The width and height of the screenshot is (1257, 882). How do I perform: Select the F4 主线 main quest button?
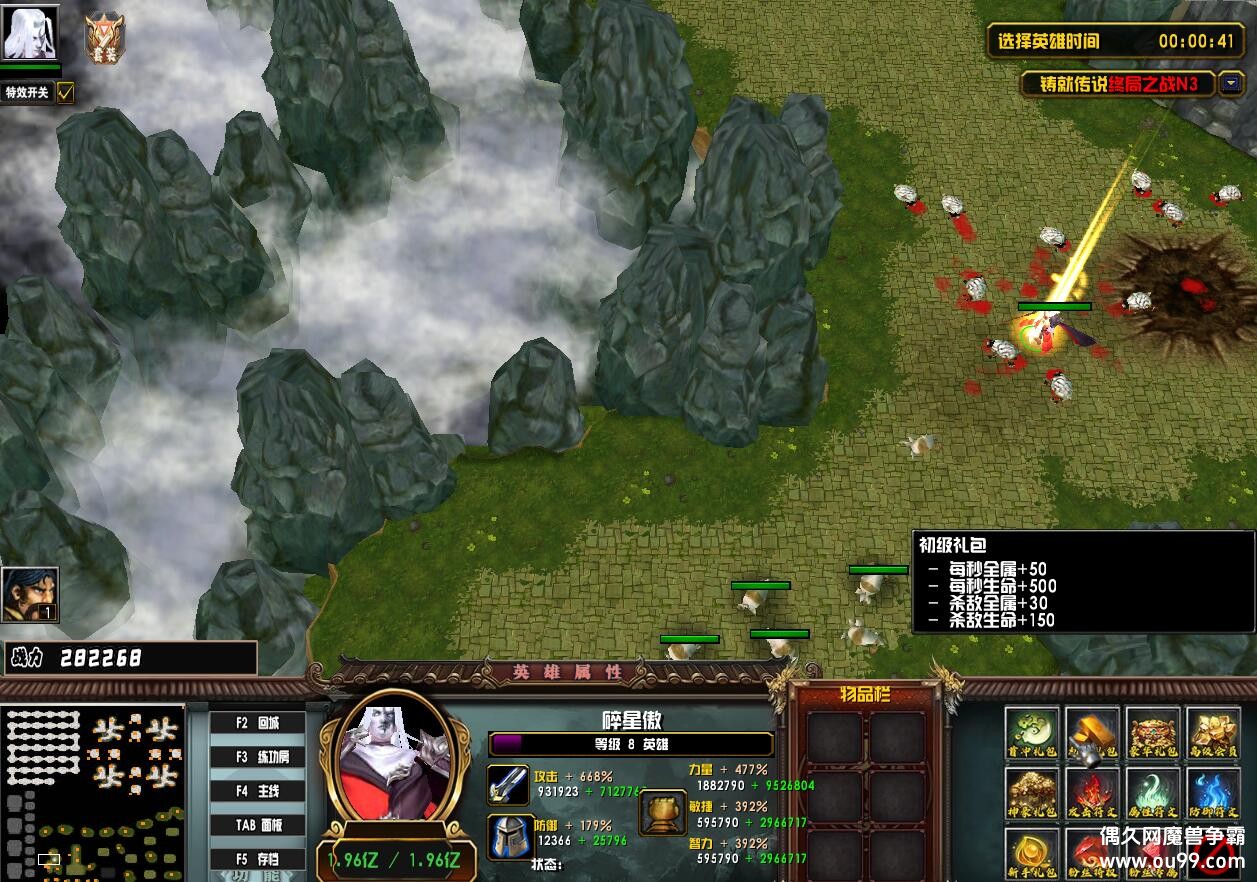coord(257,791)
